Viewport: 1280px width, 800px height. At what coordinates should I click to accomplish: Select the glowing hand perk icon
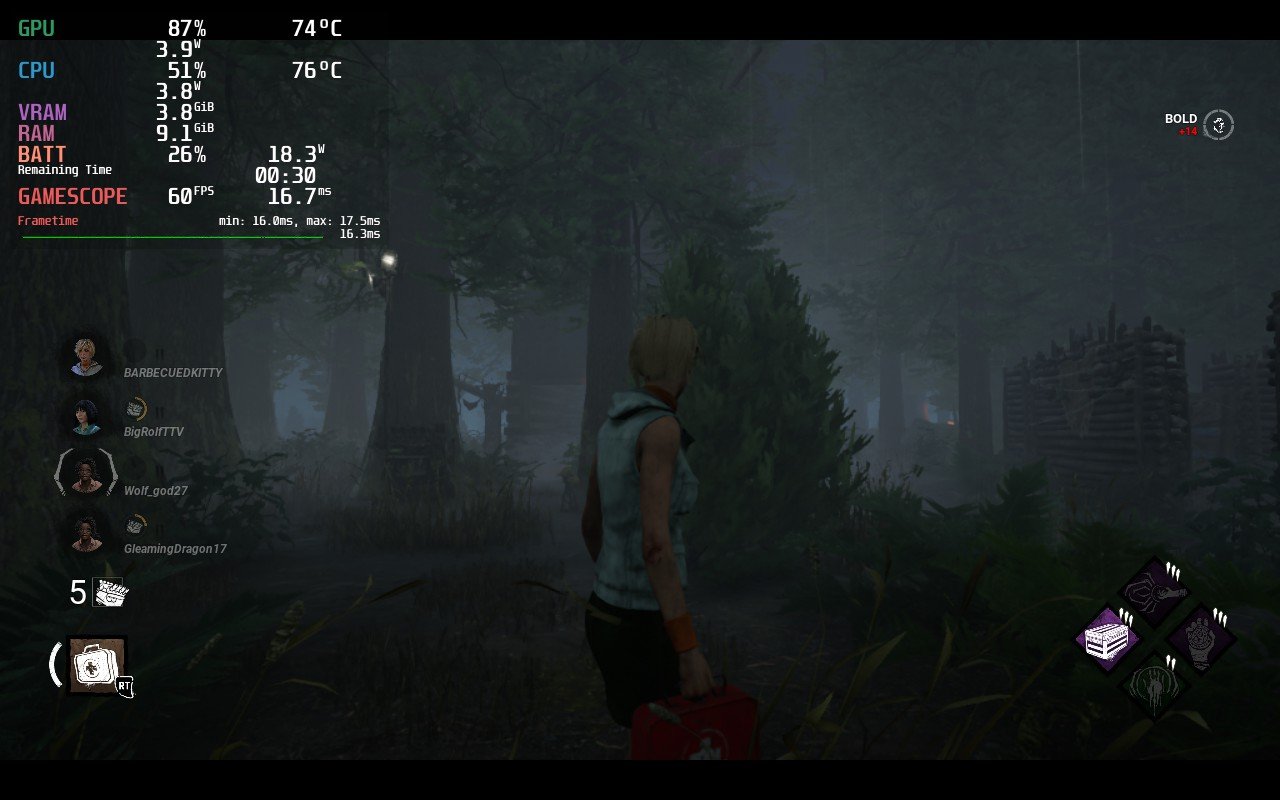[x=1200, y=636]
